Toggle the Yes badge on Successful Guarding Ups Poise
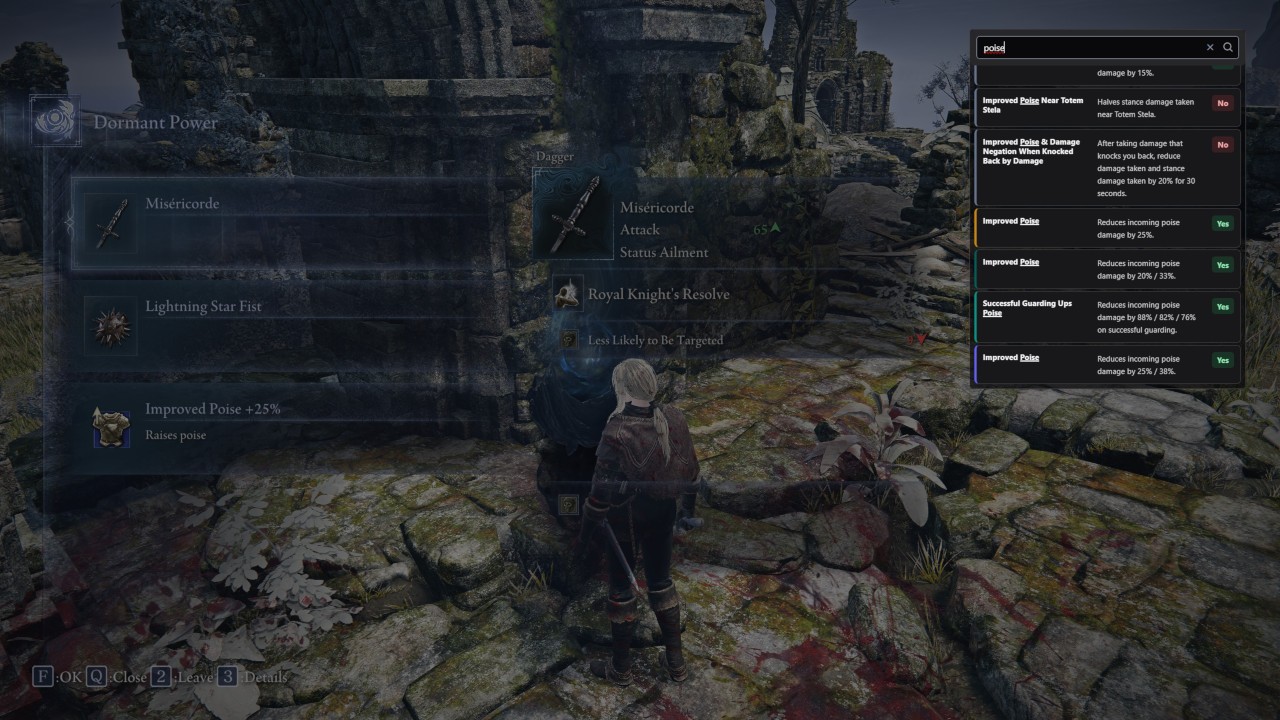The image size is (1280, 720). [1222, 306]
